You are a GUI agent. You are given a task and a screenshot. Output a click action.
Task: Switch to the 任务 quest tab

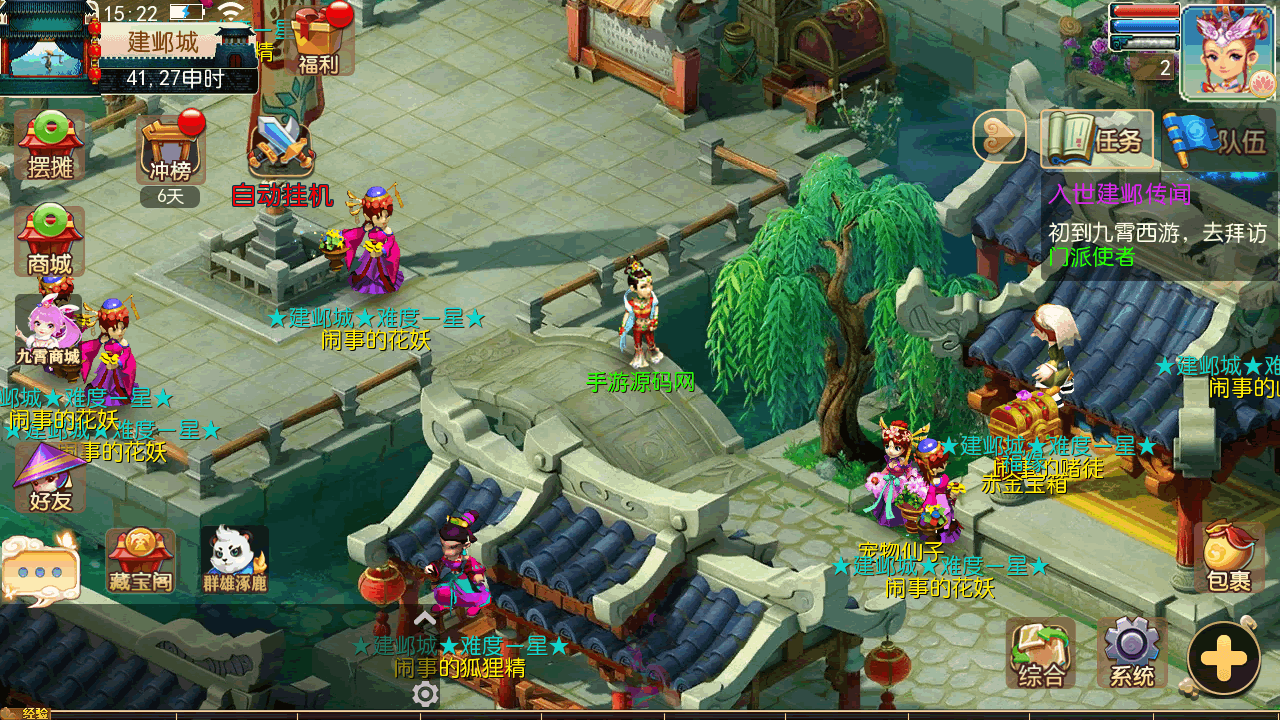point(1096,139)
